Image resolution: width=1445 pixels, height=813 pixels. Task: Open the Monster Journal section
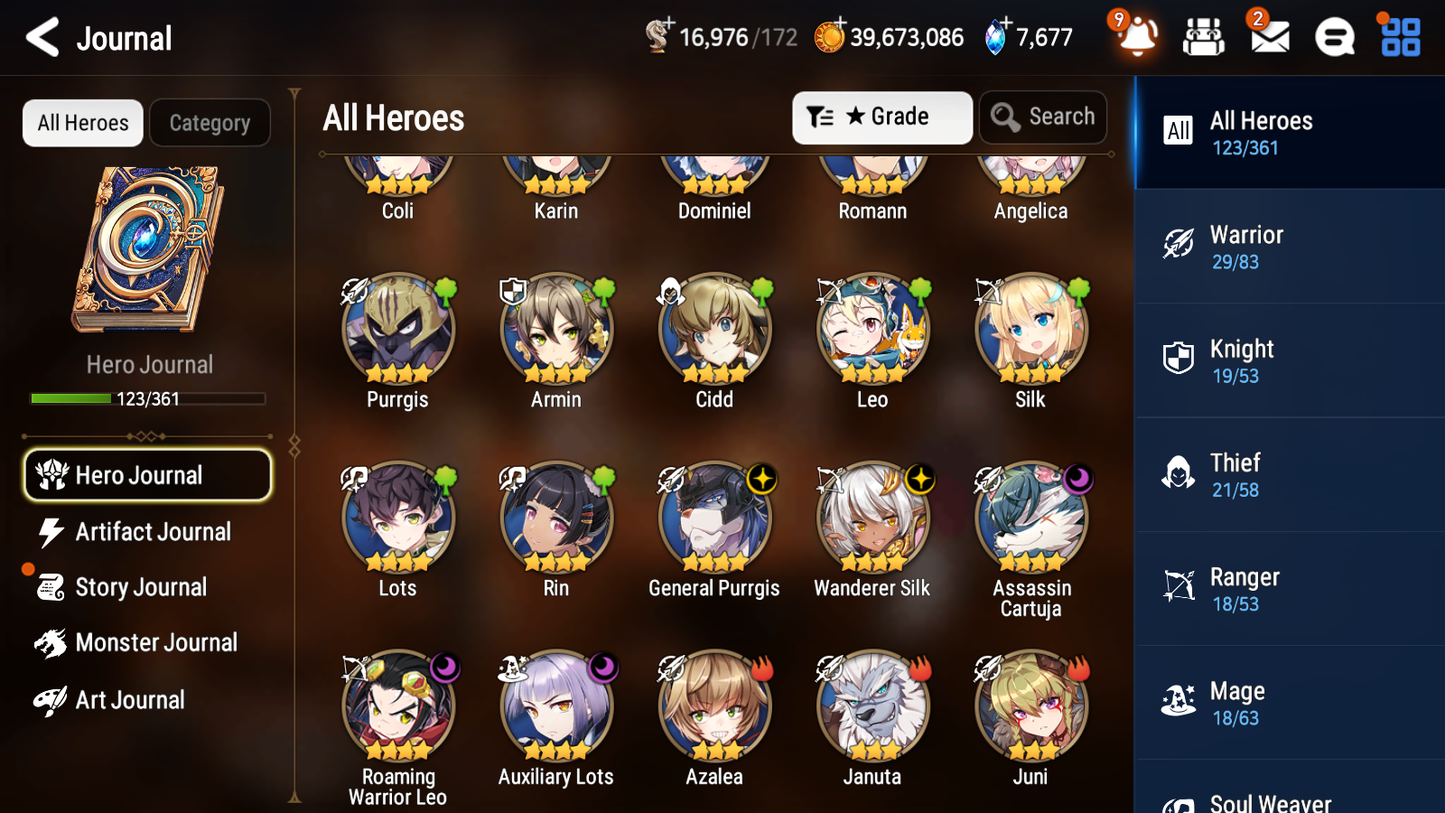click(x=156, y=643)
